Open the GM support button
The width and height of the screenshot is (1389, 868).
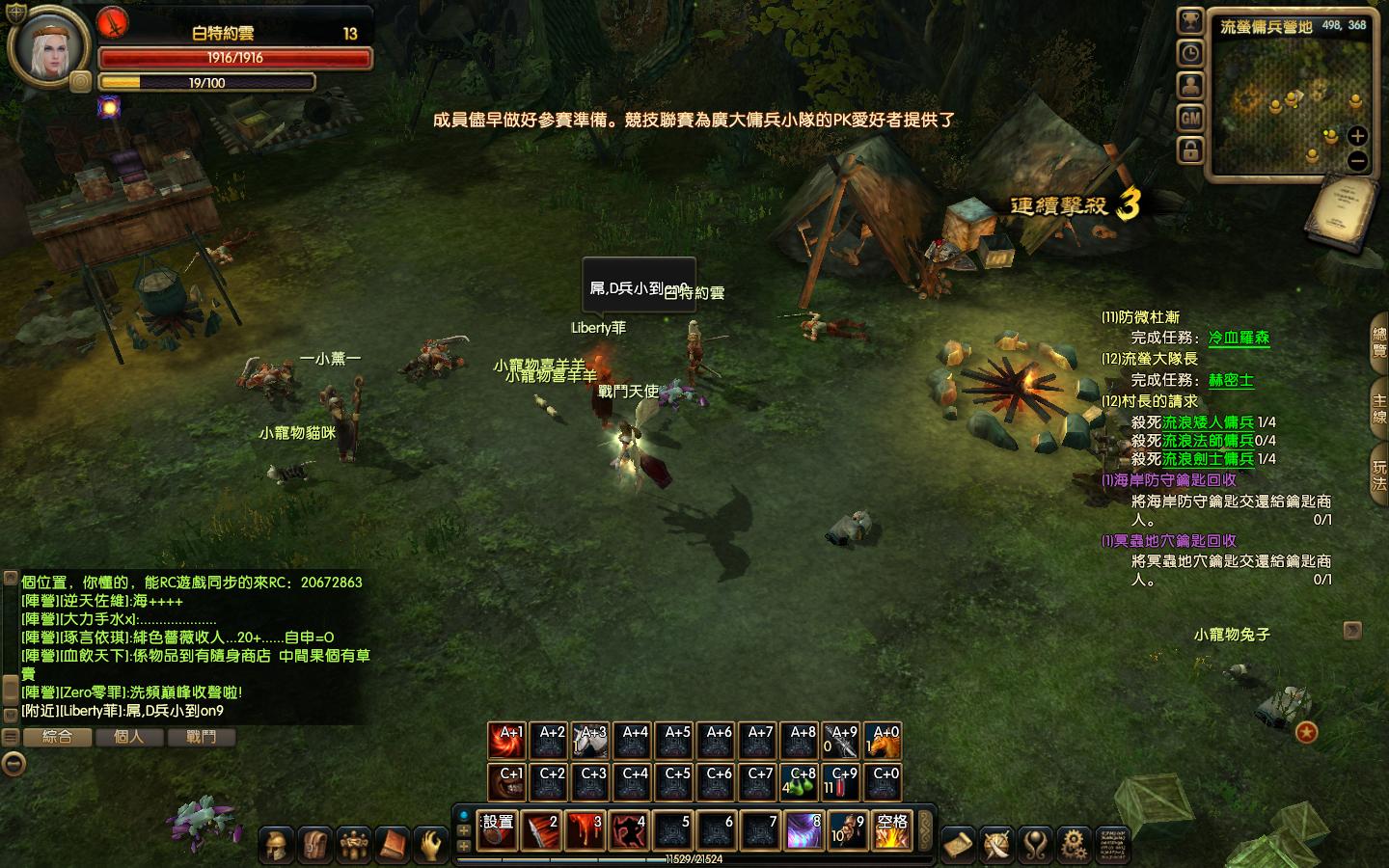tap(1190, 118)
